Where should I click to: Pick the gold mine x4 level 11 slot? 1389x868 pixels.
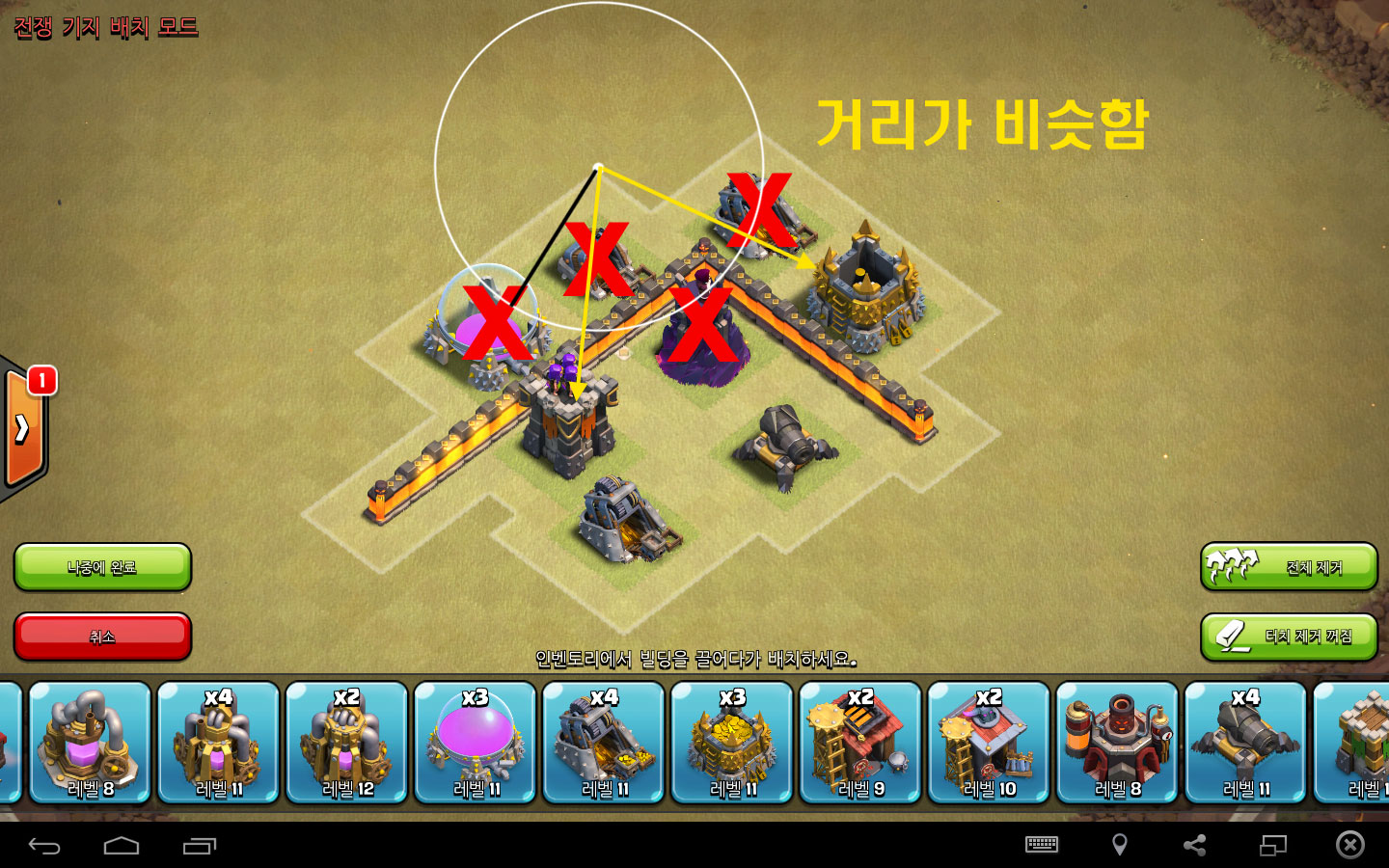pos(604,743)
